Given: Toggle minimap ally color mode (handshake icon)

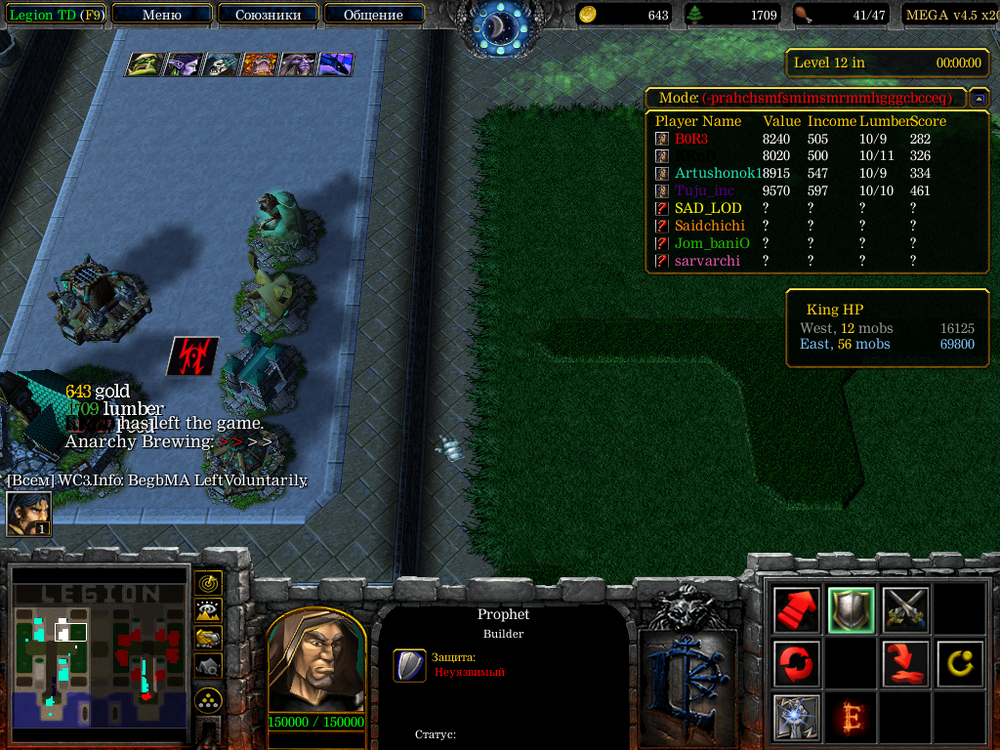Looking at the screenshot, I should (x=209, y=637).
